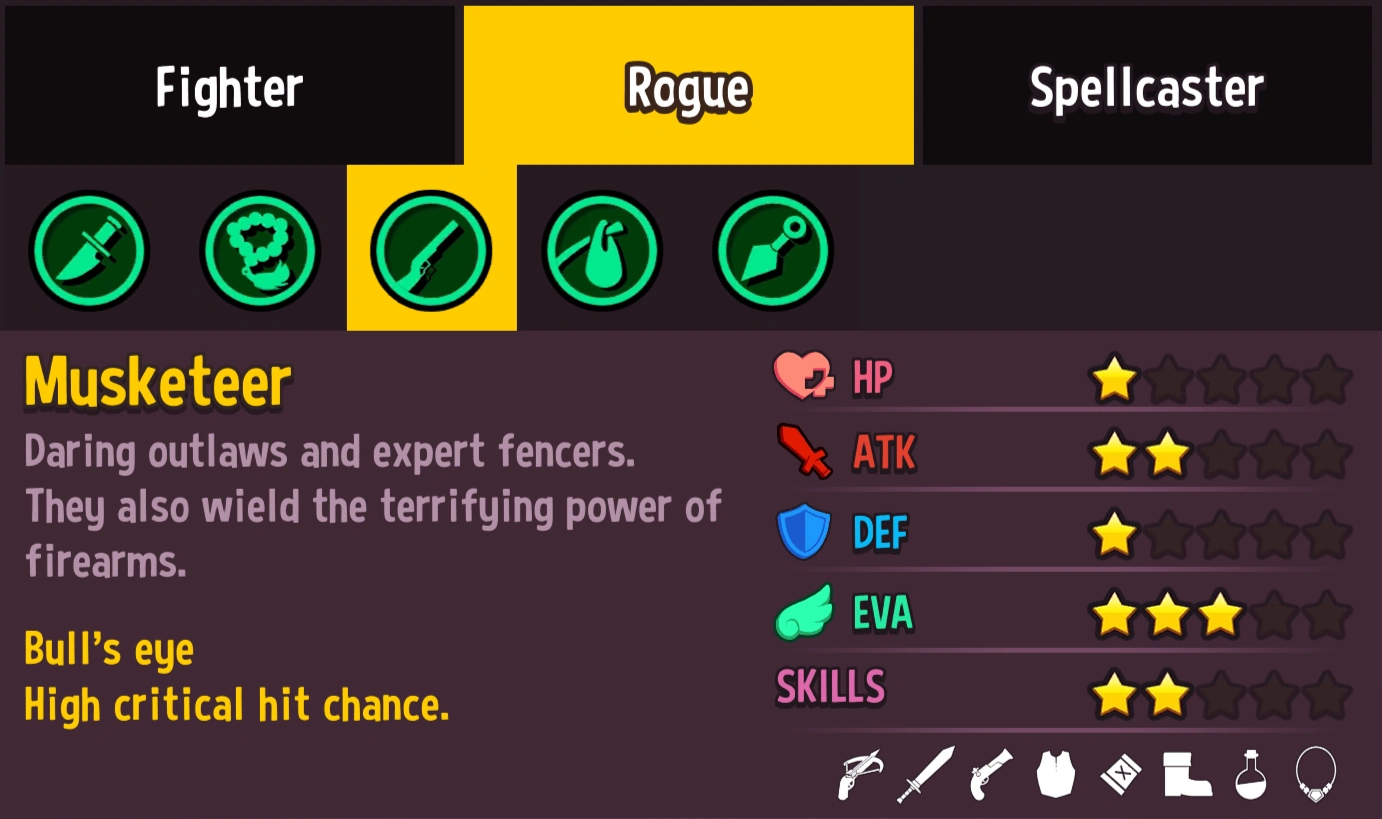
Task: Click the HP heart icon
Action: pyautogui.click(x=805, y=378)
